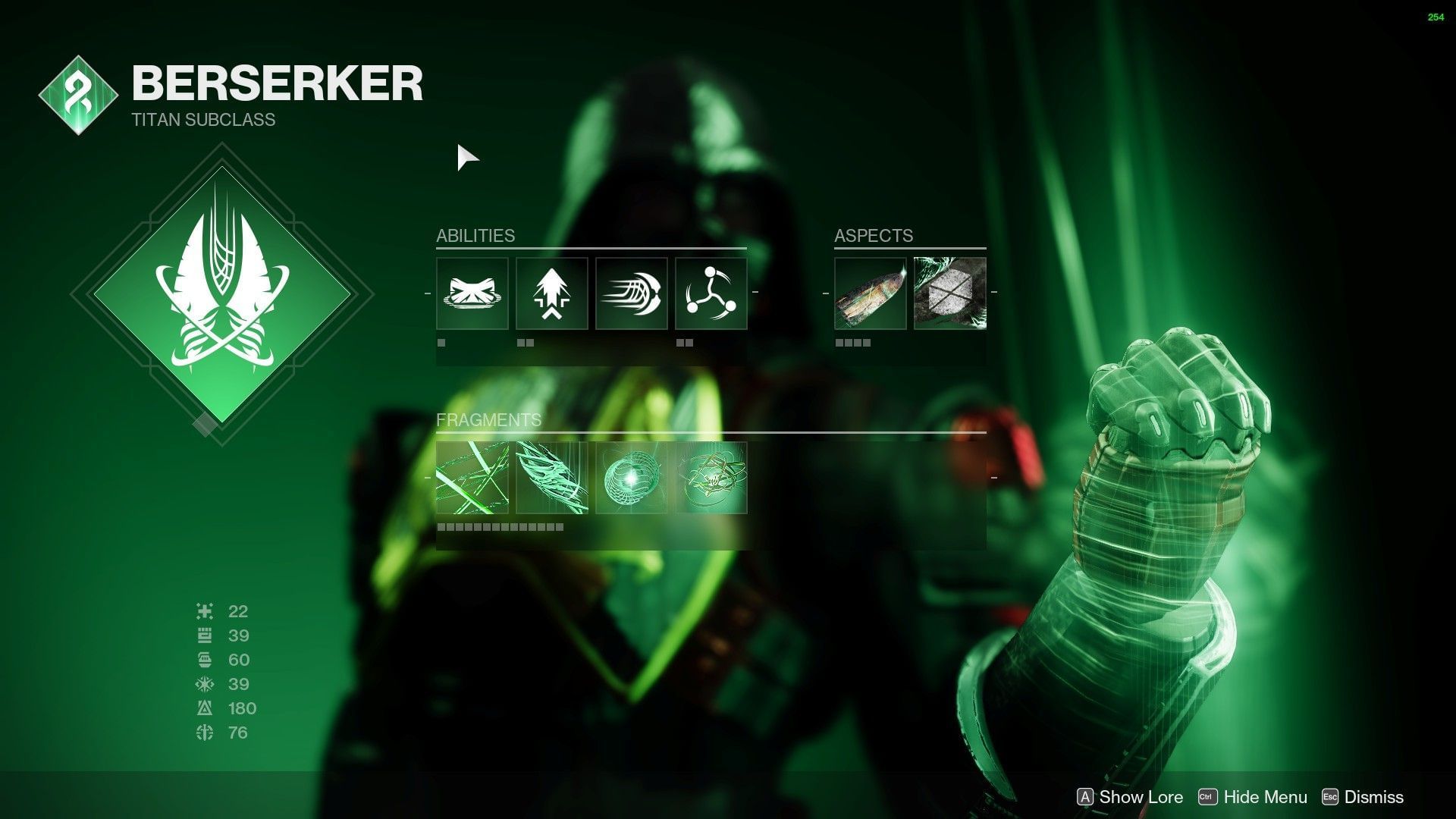Choose the Grapple grenade ability icon

pos(710,296)
